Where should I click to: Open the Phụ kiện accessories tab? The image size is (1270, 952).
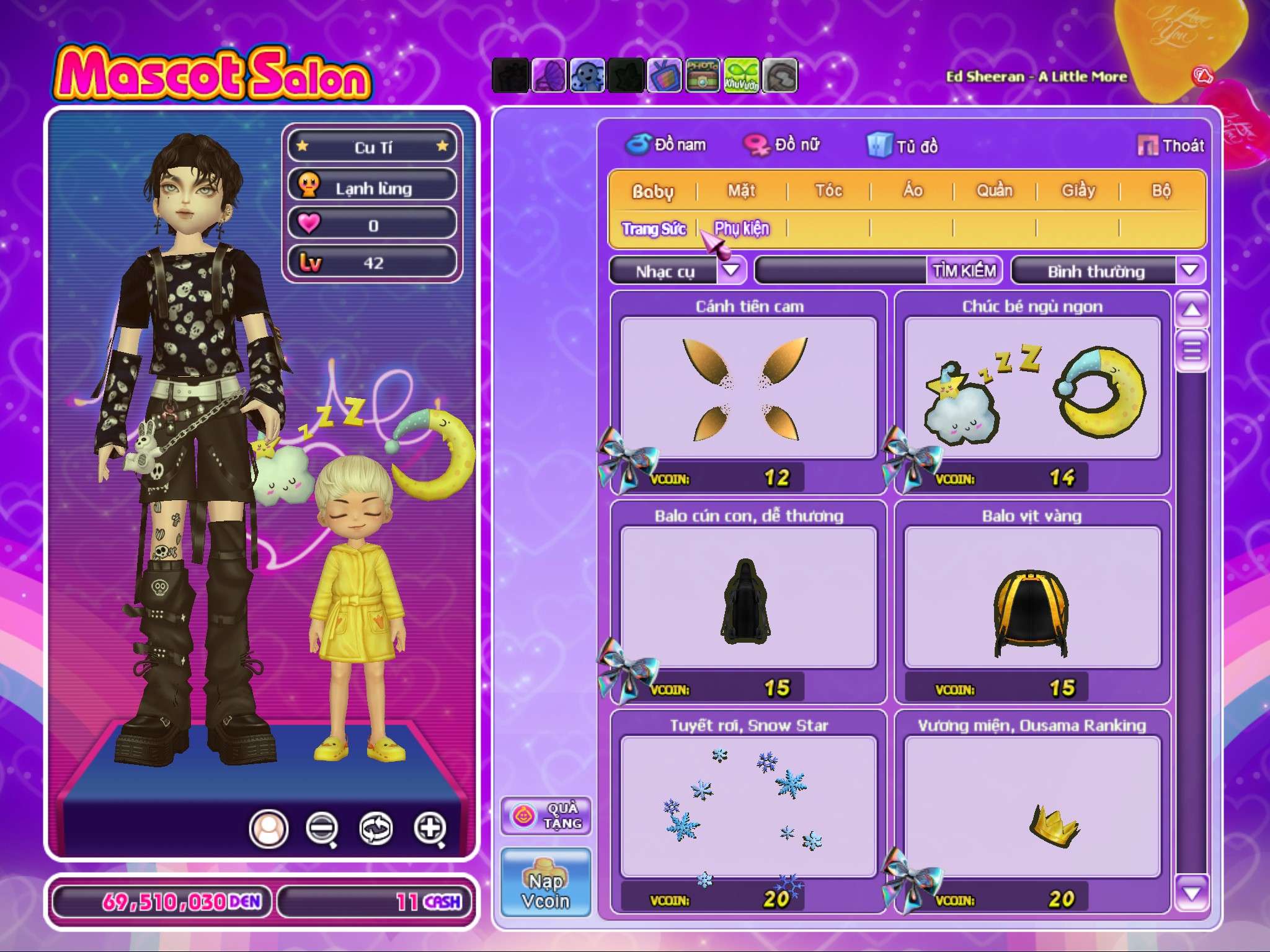pos(742,229)
